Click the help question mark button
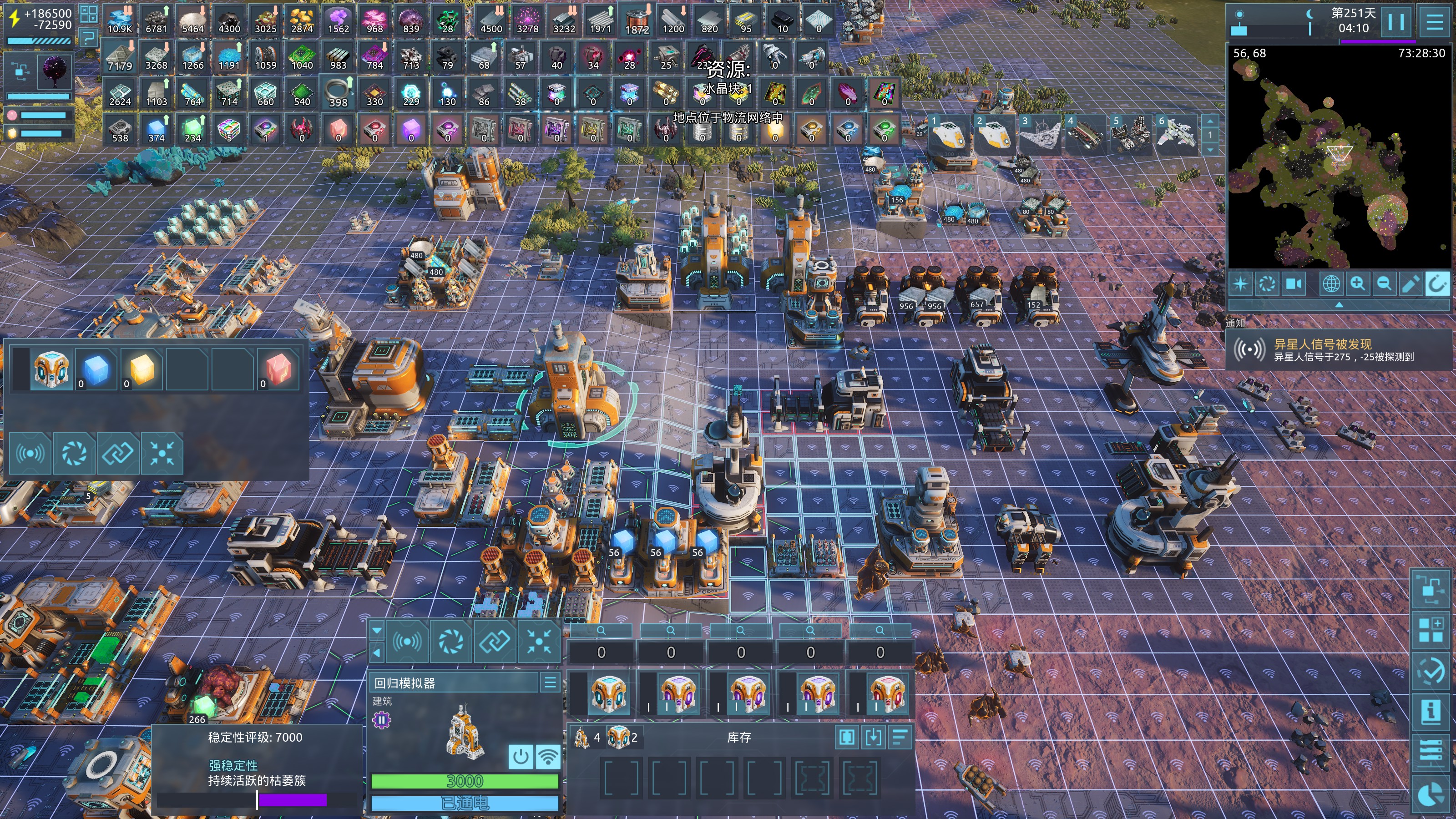Viewport: 1456px width, 819px height. tap(89, 38)
